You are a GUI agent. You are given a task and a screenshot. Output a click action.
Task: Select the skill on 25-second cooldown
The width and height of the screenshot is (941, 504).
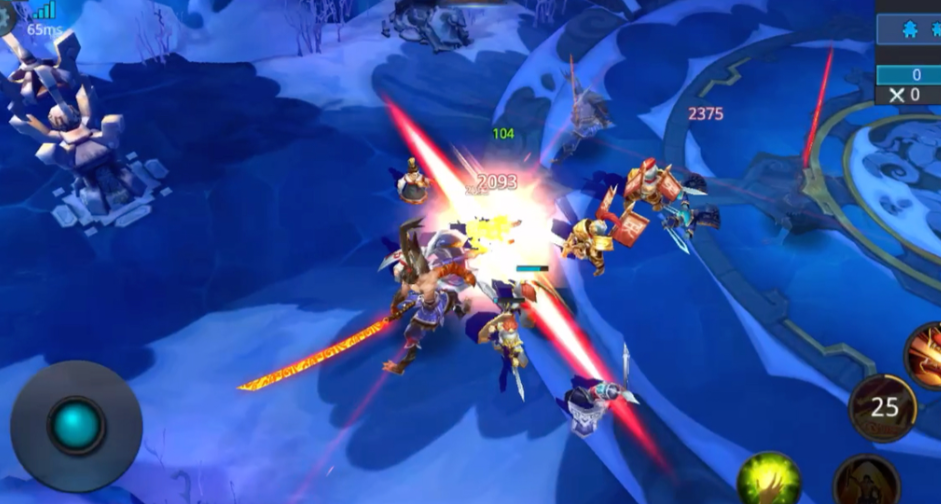tap(883, 408)
